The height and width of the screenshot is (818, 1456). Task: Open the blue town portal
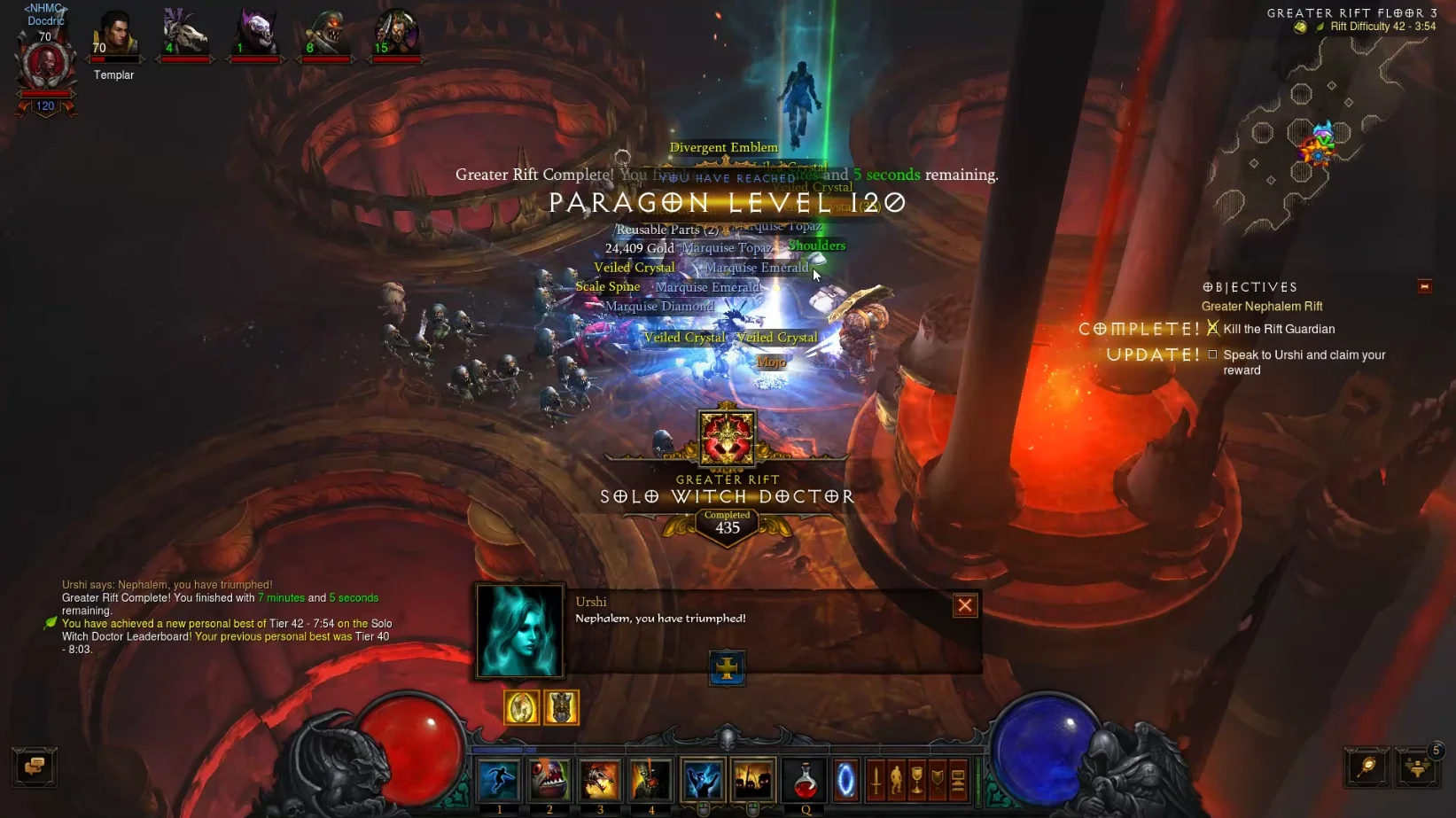click(x=846, y=780)
